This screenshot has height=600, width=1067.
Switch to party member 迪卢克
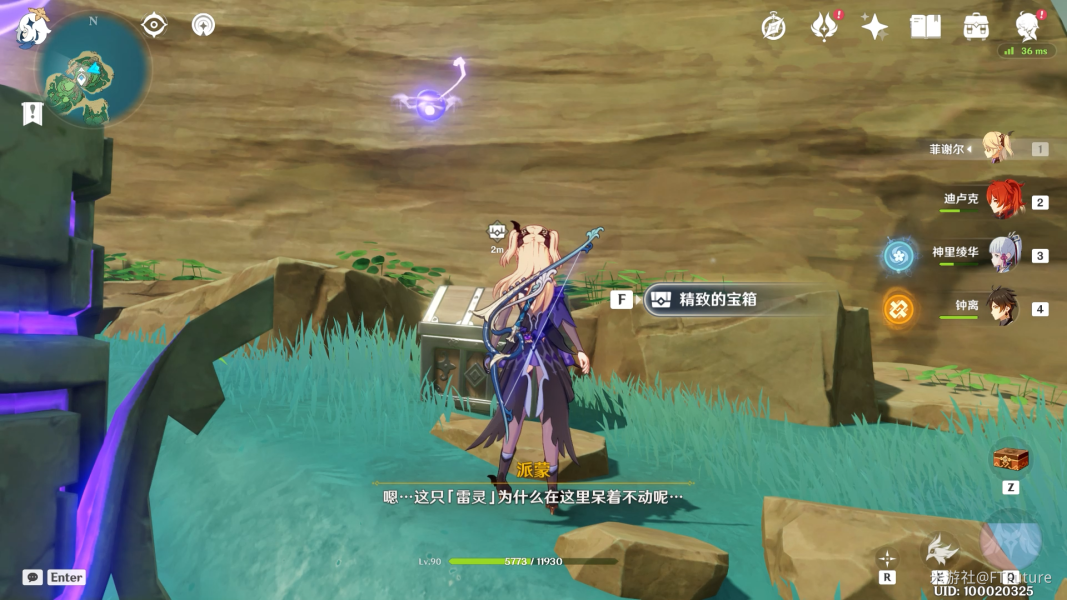click(1003, 200)
